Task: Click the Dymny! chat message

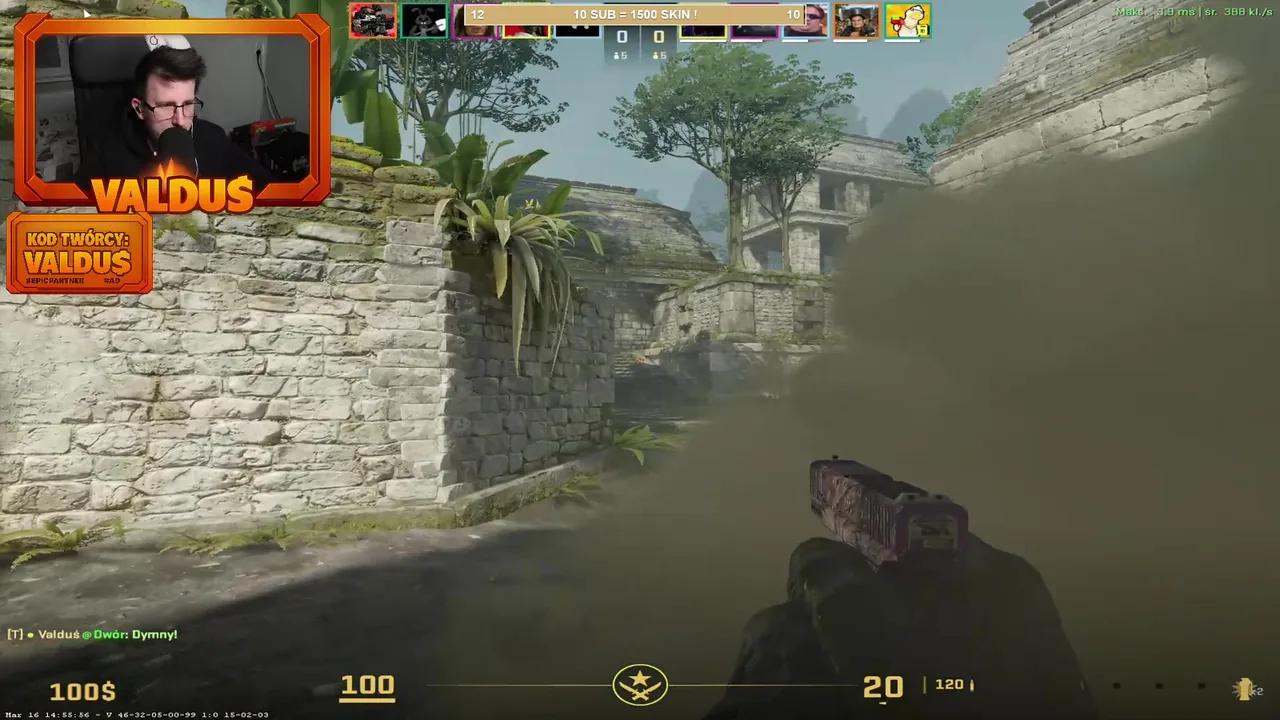Action: [155, 633]
